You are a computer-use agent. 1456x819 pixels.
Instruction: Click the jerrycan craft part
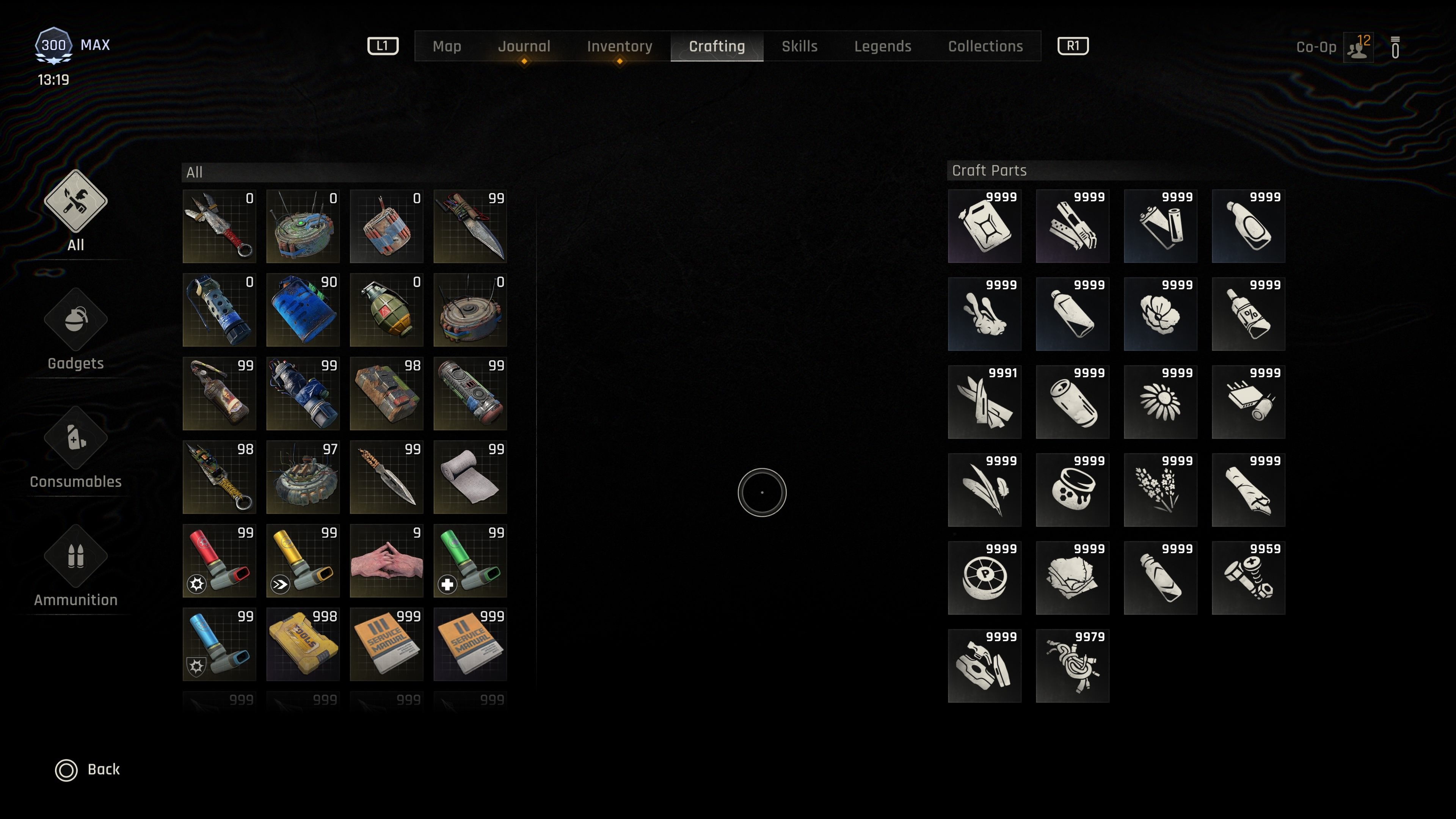tap(985, 226)
